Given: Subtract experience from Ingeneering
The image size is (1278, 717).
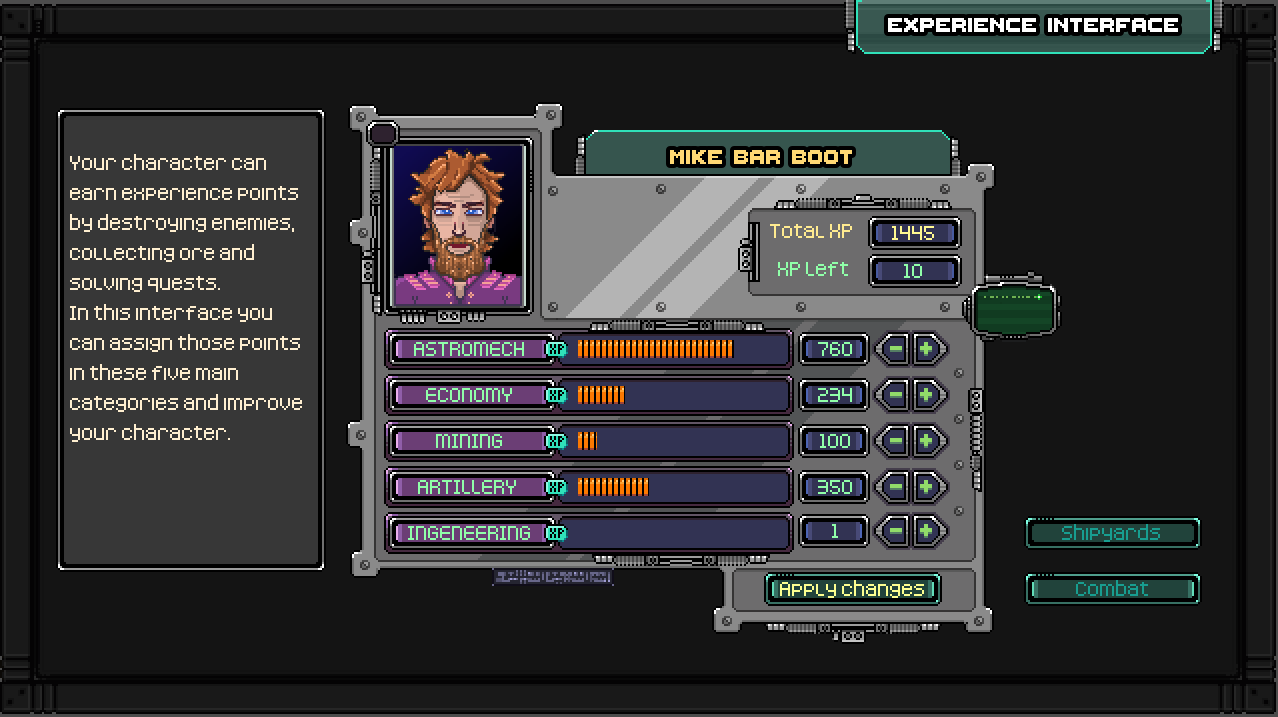Looking at the screenshot, I should 895,532.
